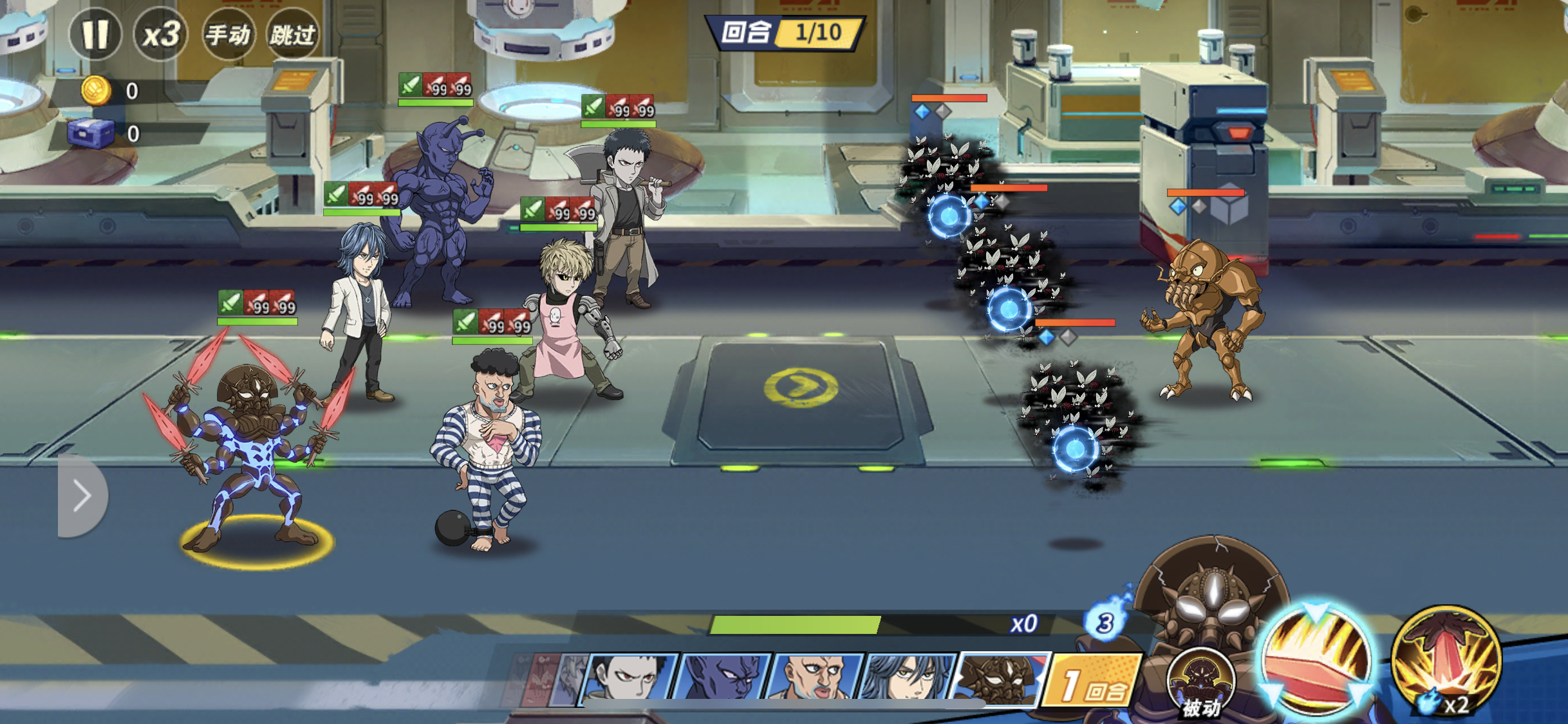The image size is (1568, 724).
Task: Pause the battle
Action: (95, 33)
